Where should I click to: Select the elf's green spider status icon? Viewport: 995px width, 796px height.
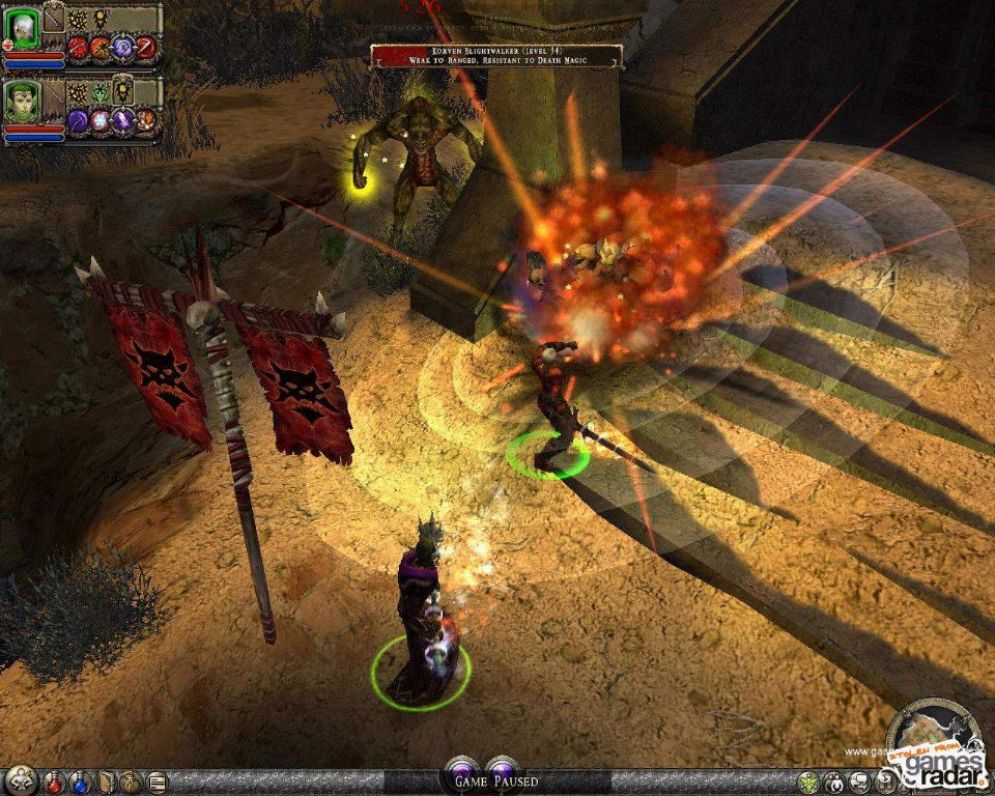[x=100, y=92]
